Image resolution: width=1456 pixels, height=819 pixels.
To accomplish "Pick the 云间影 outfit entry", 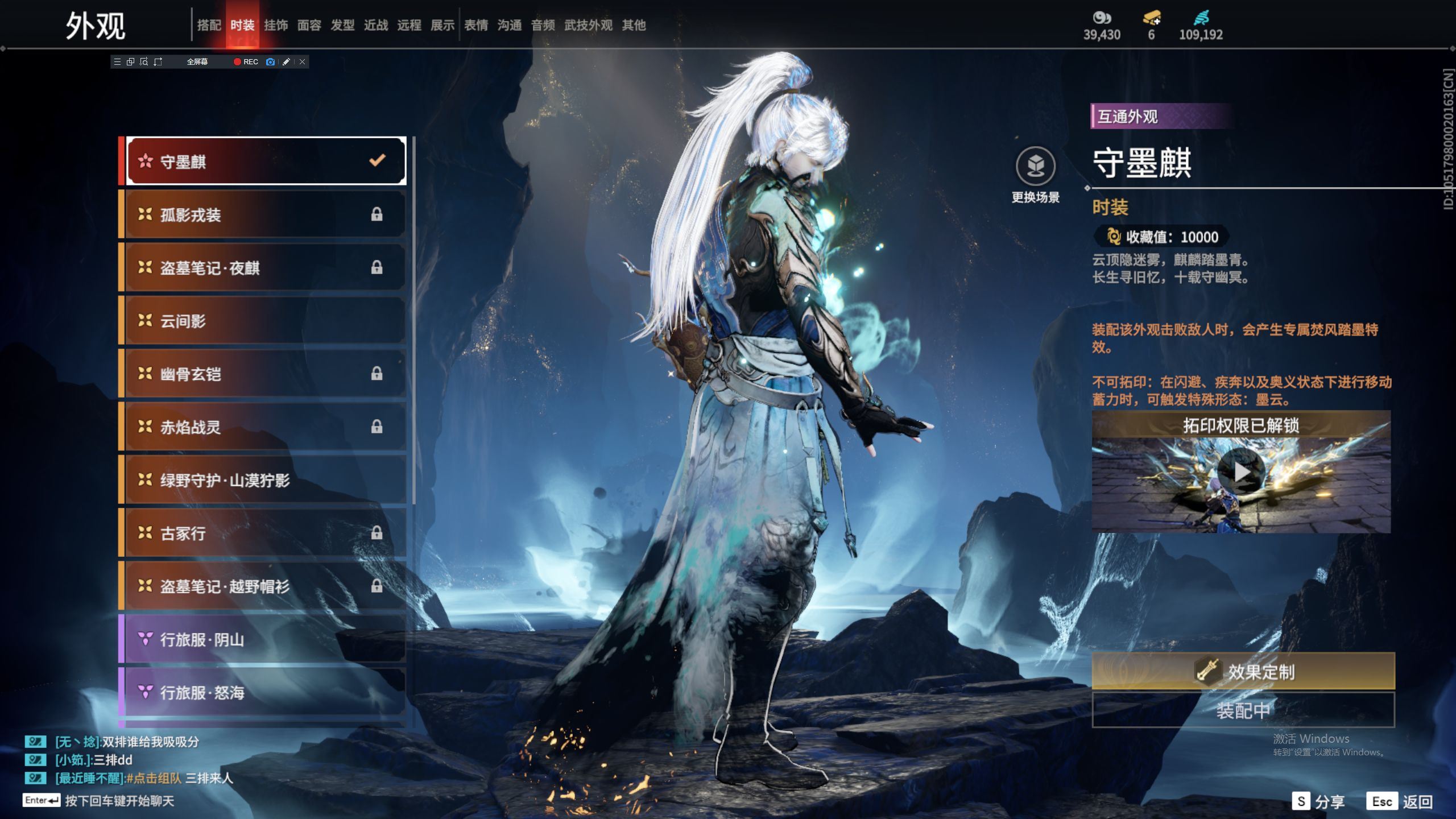I will click(265, 321).
